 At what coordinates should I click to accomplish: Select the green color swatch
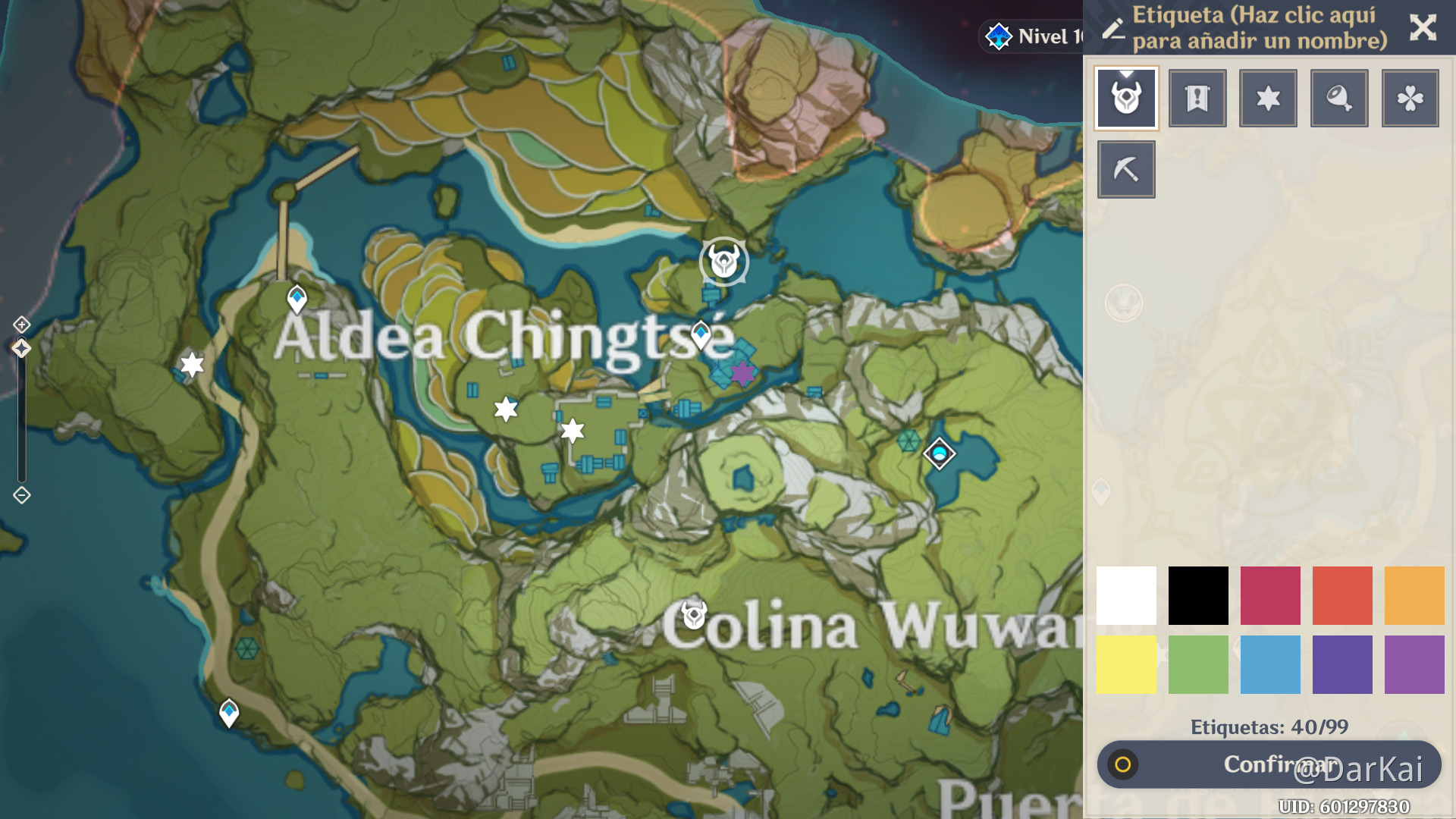tap(1198, 665)
